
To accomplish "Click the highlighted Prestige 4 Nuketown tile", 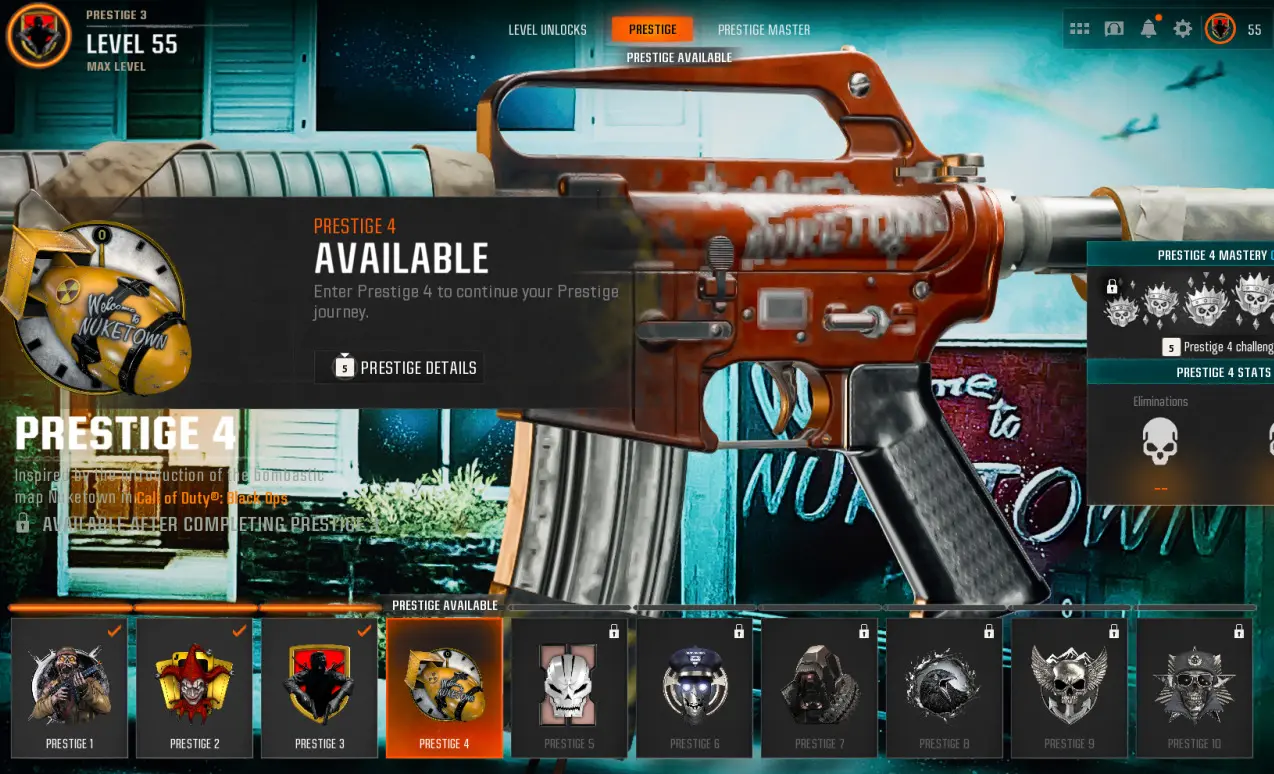I will tap(444, 688).
